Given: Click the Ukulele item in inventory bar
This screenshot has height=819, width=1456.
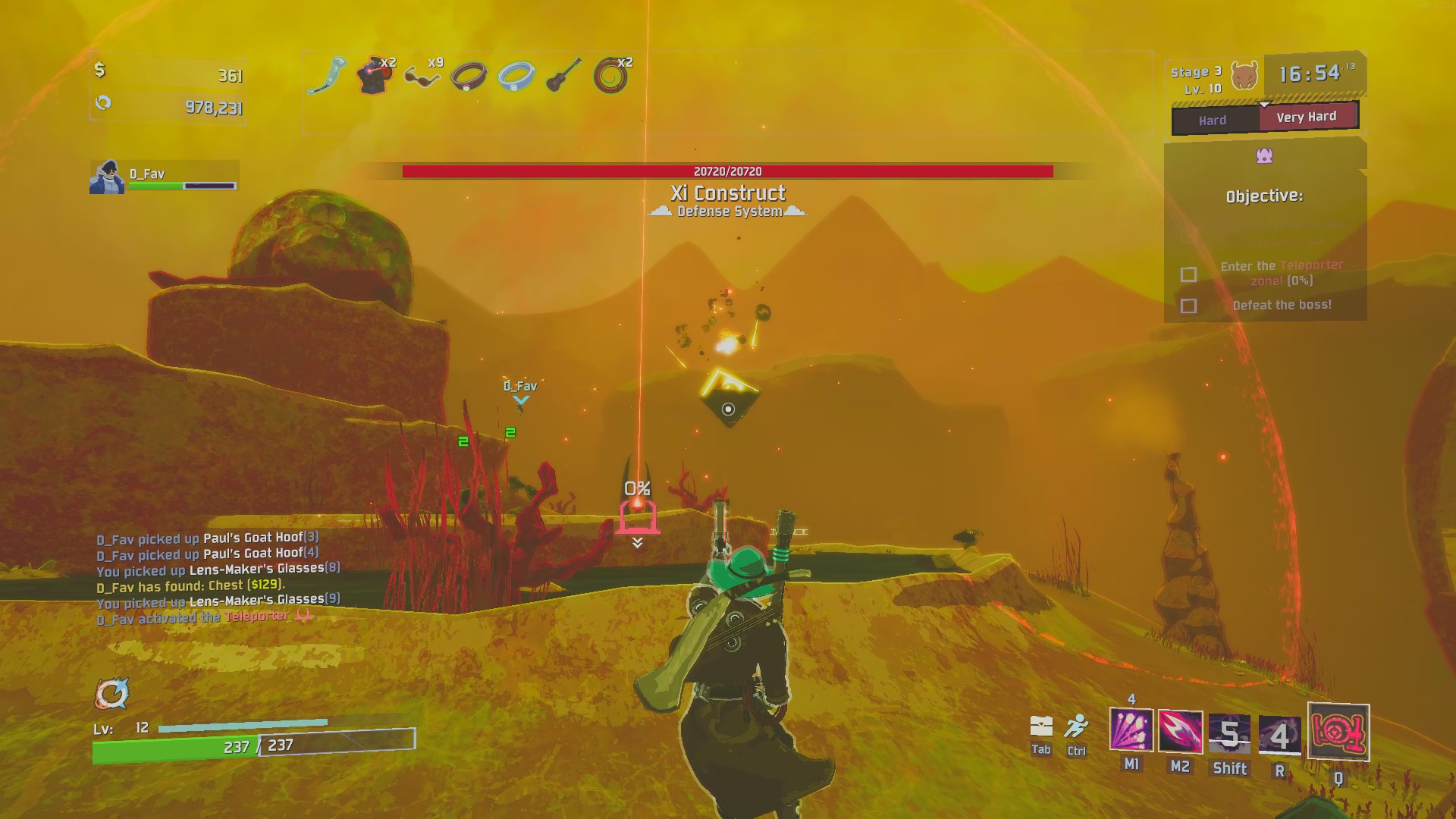Looking at the screenshot, I should click(x=563, y=75).
